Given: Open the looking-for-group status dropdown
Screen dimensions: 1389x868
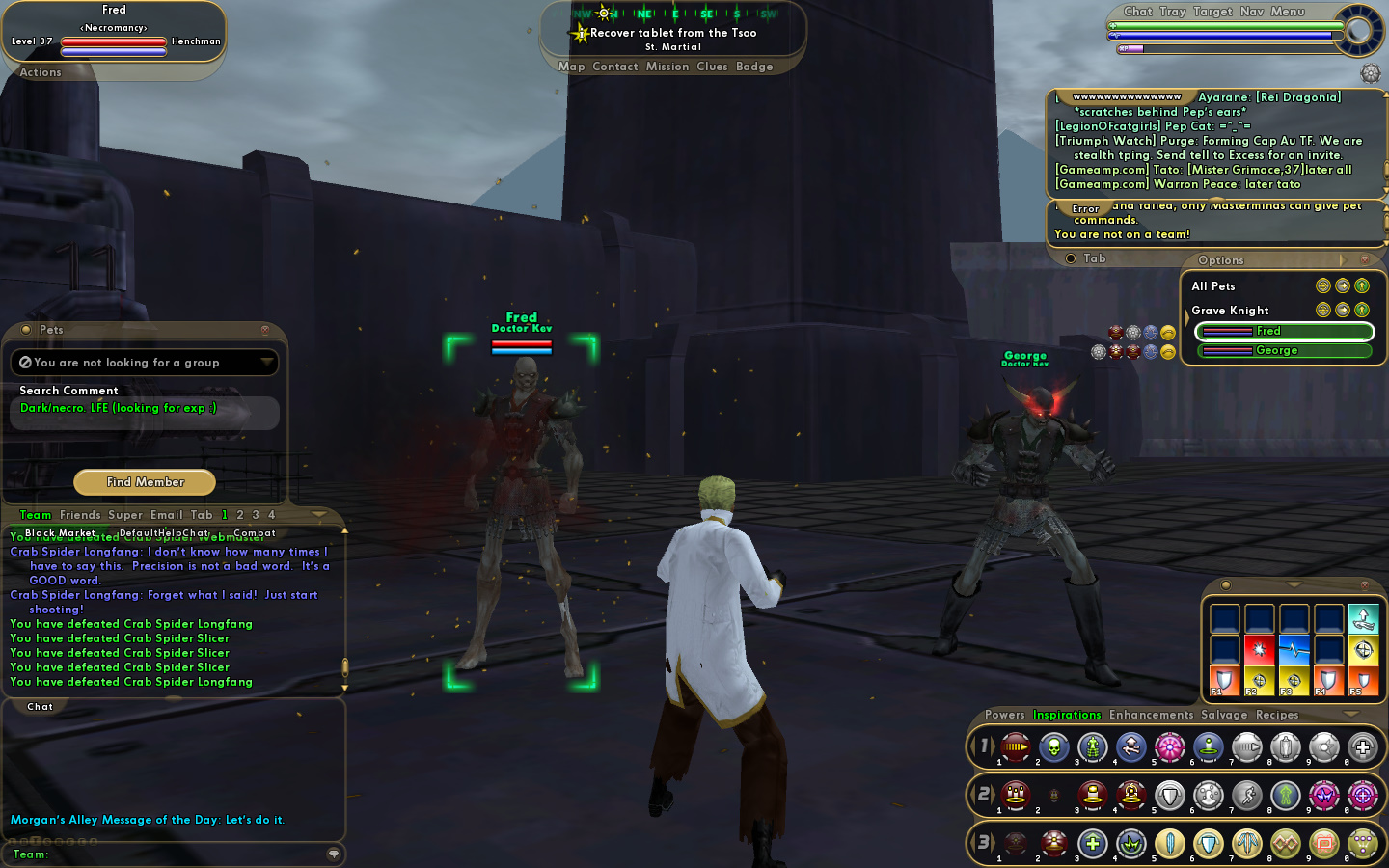Looking at the screenshot, I should (x=266, y=363).
